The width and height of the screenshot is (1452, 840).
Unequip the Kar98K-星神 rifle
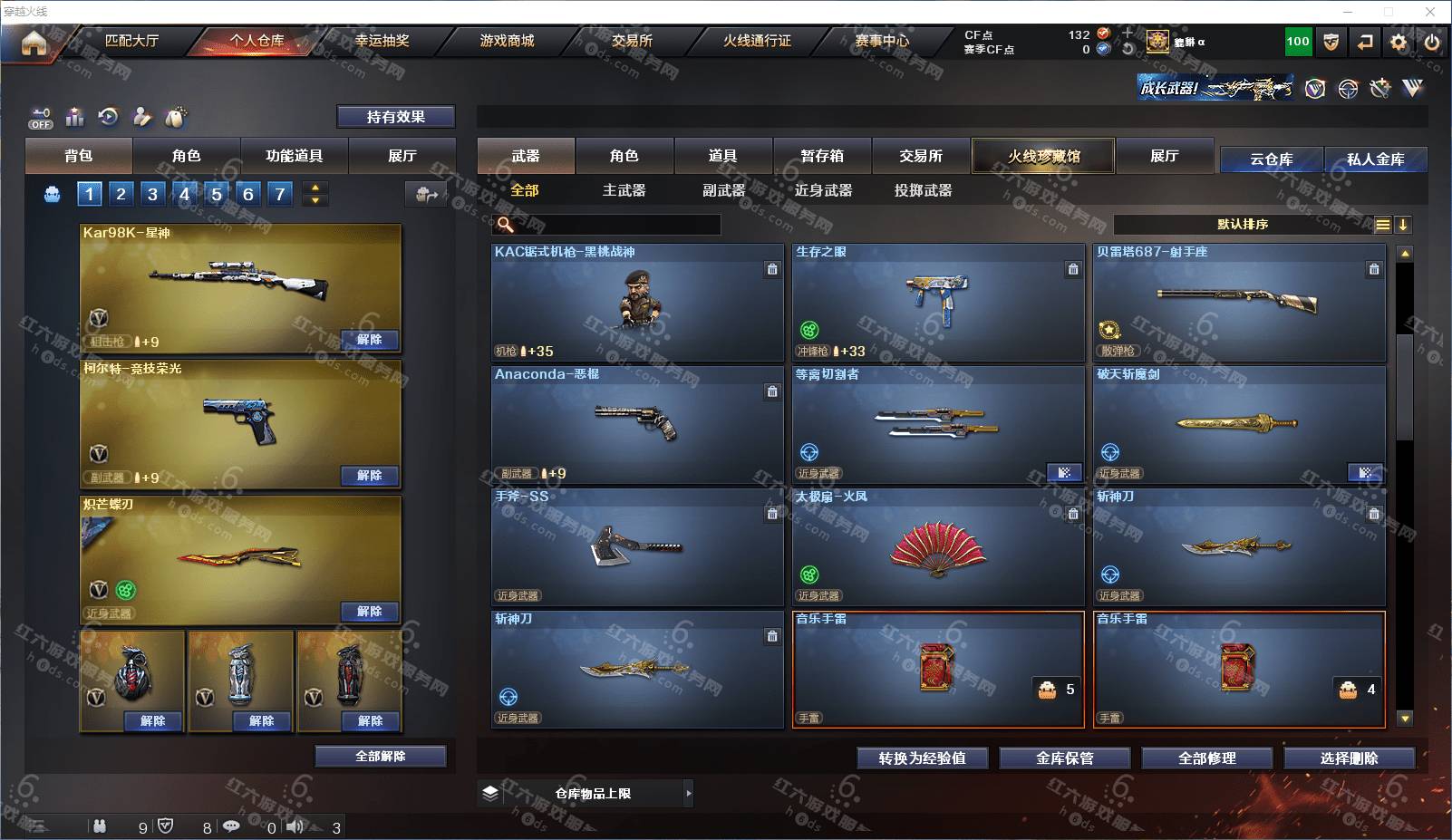point(369,340)
